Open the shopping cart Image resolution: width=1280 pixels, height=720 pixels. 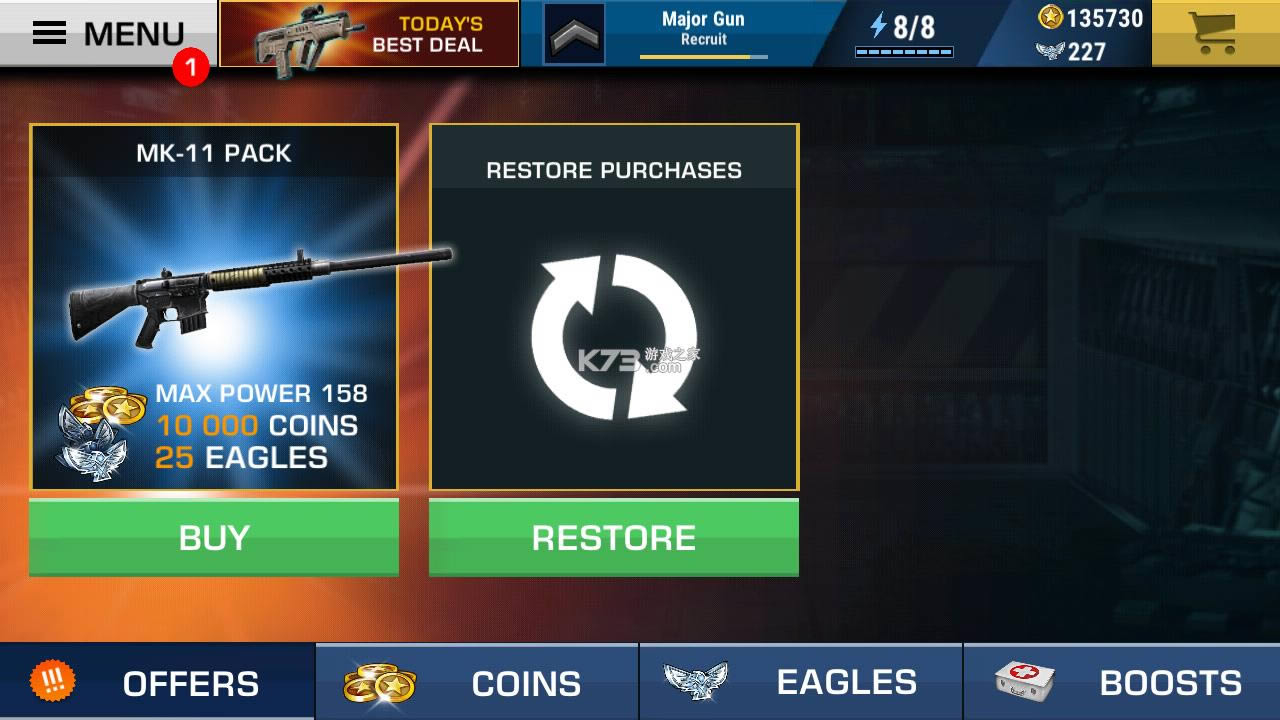pos(1213,33)
